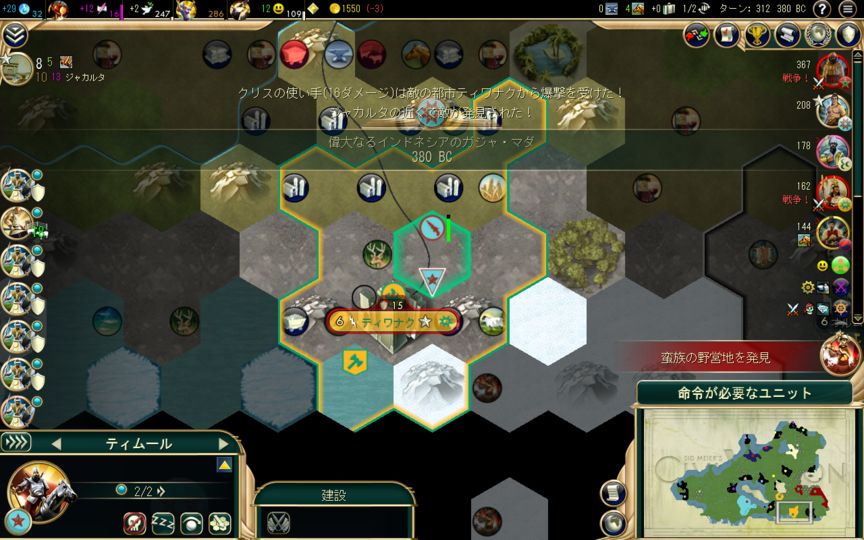Click the ティワナク city banner
Image resolution: width=864 pixels, height=540 pixels.
(x=394, y=322)
